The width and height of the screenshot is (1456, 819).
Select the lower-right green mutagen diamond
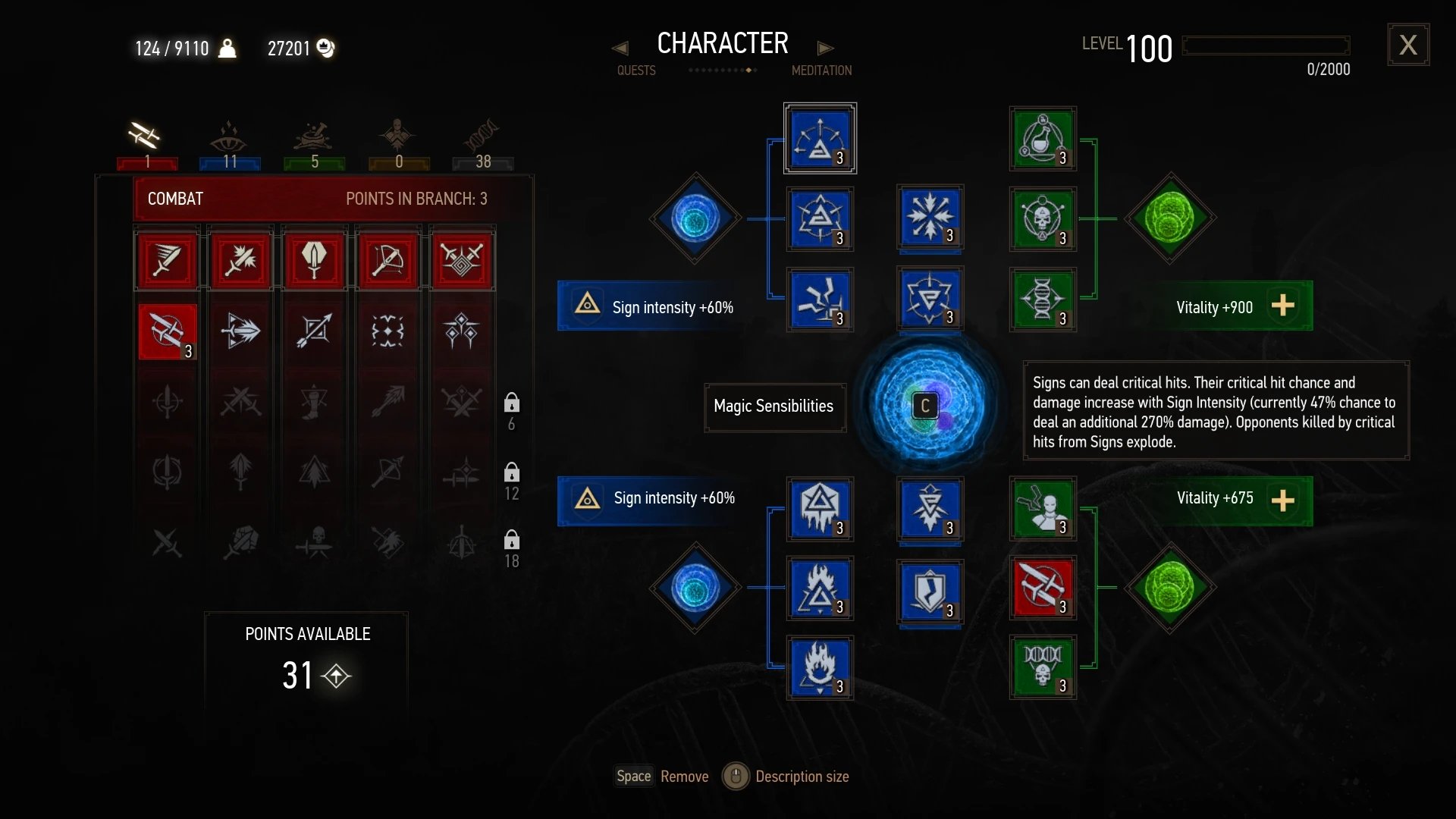coord(1169,587)
